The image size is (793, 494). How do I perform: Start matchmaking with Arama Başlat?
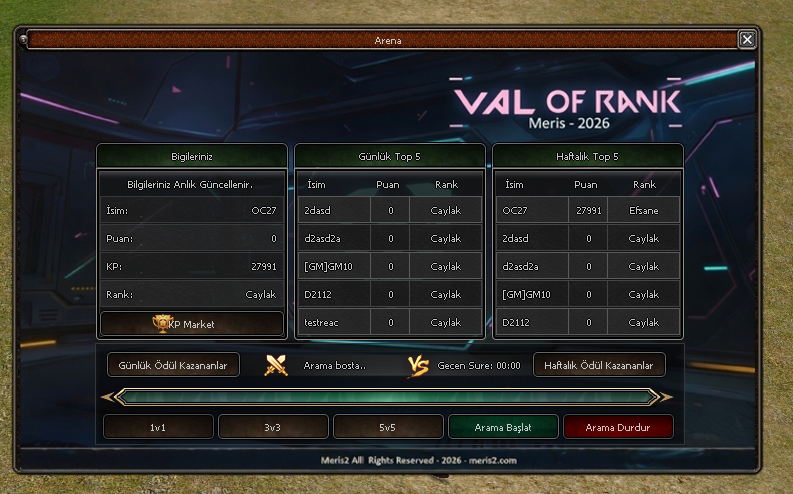503,427
